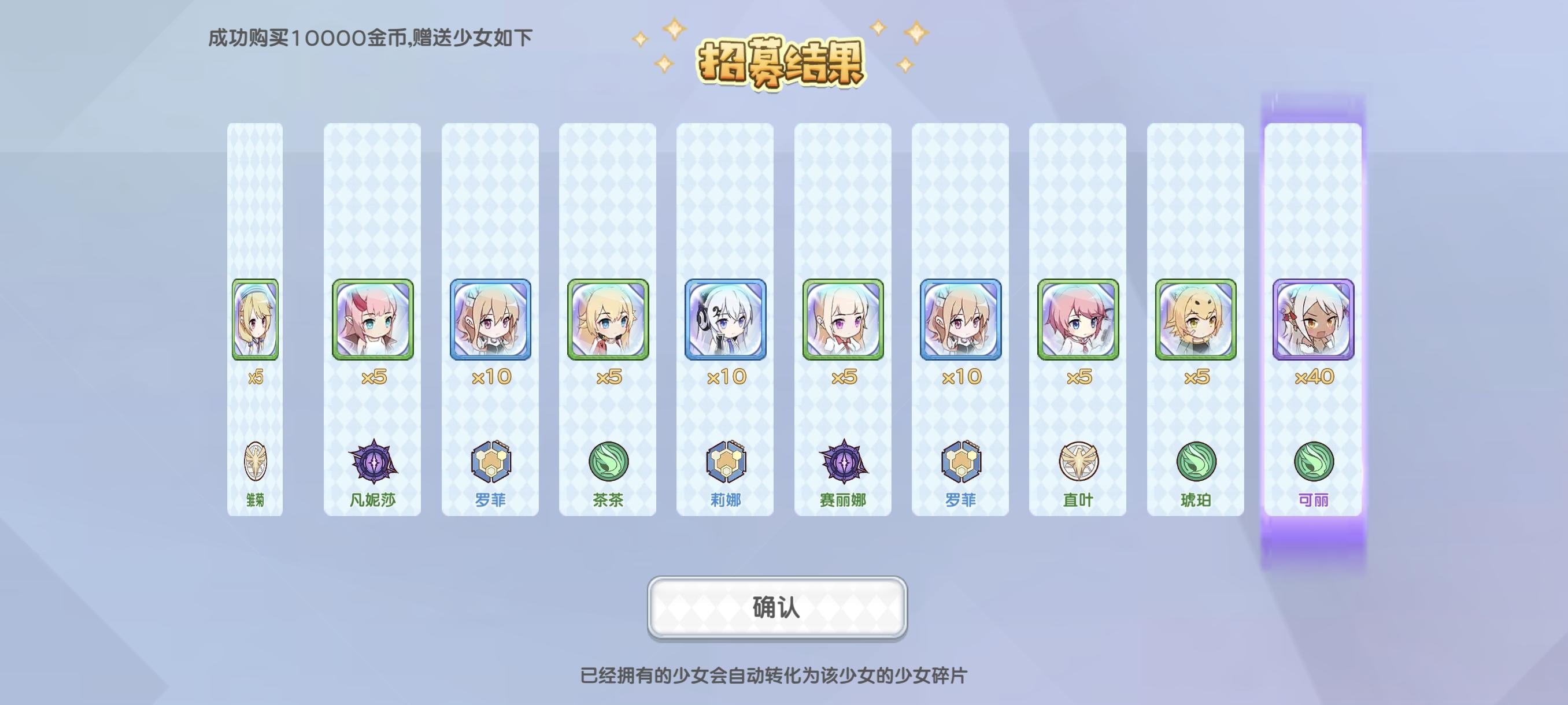Click the shield emblem icon under 雏菊
This screenshot has width=1568, height=705.
point(256,462)
